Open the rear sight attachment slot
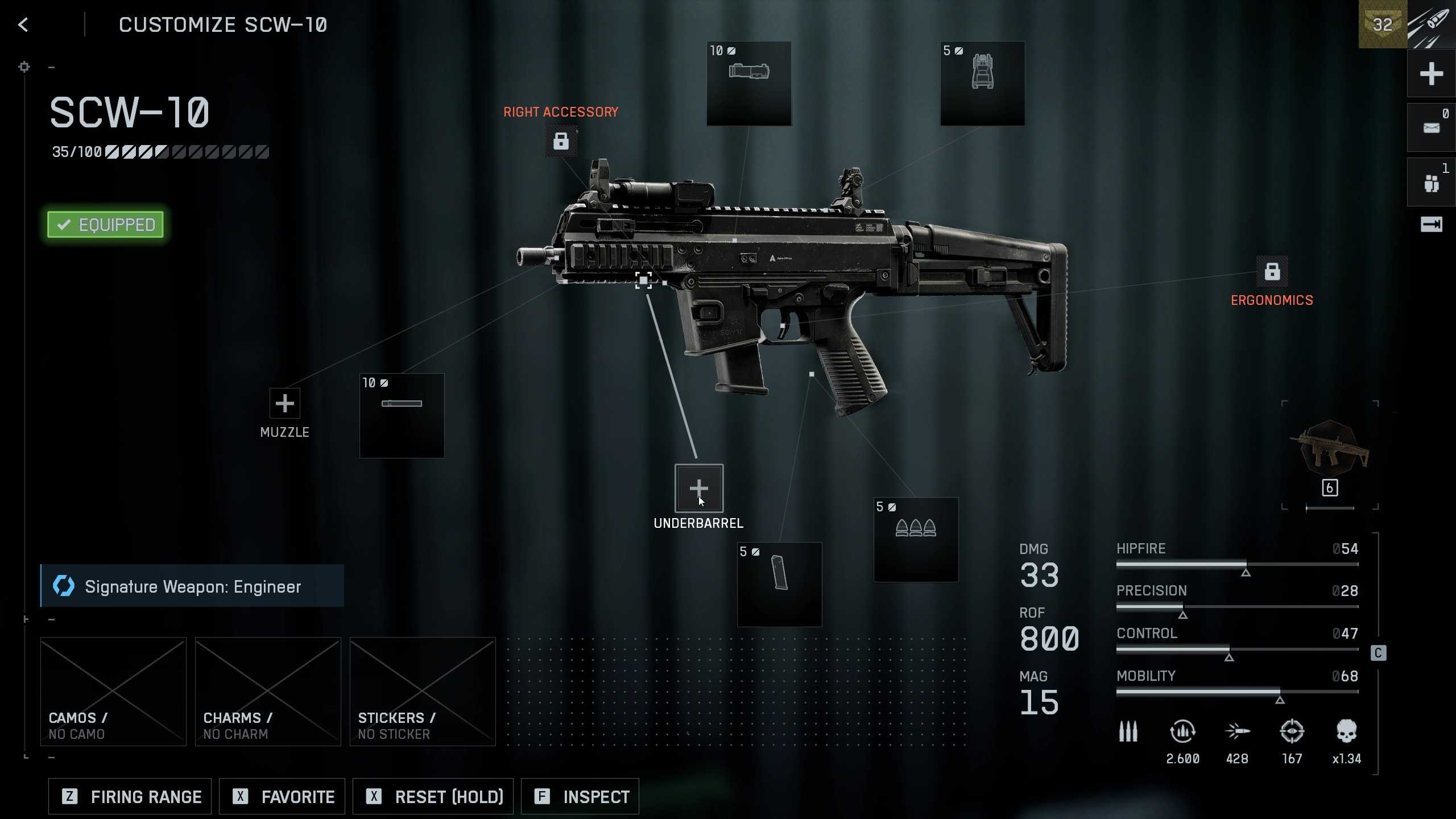Viewport: 1456px width, 819px height. (x=982, y=84)
